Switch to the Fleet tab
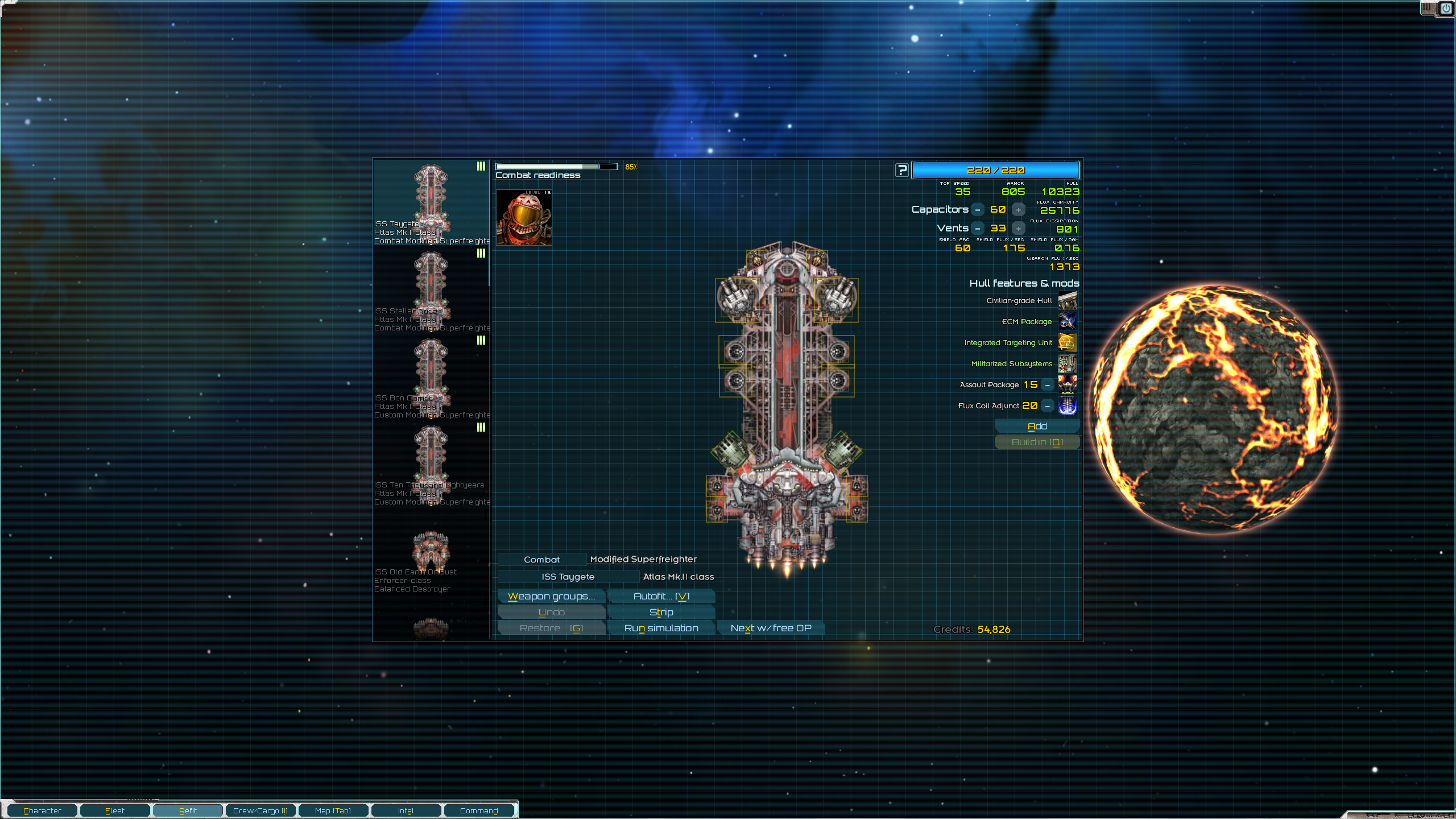 [115, 810]
